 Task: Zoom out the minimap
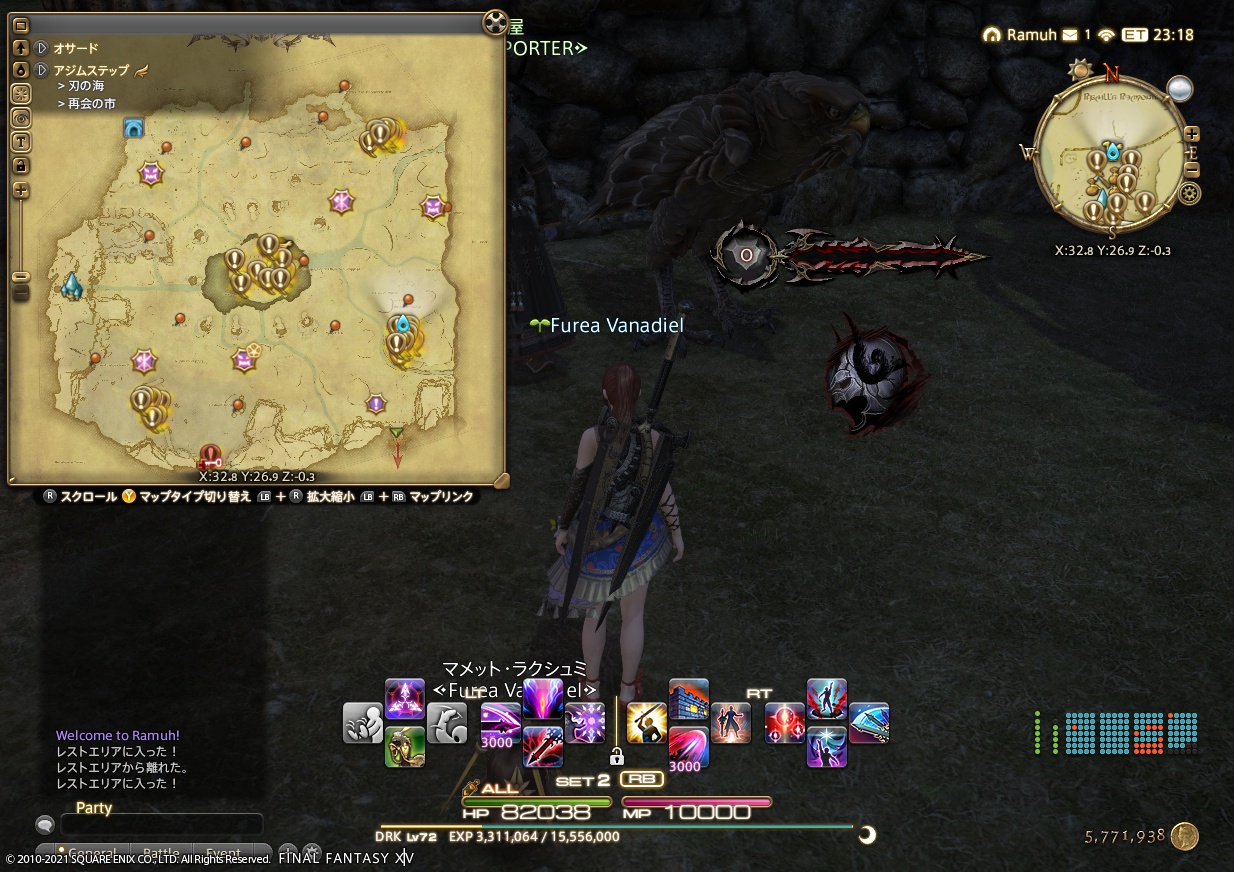pos(1192,168)
